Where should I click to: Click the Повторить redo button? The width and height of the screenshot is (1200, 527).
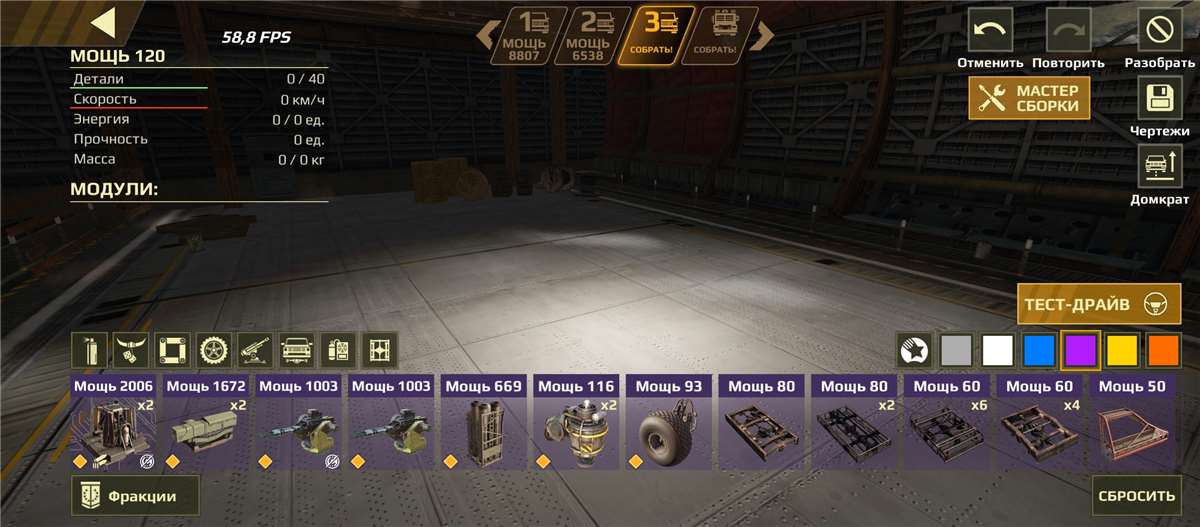1068,30
